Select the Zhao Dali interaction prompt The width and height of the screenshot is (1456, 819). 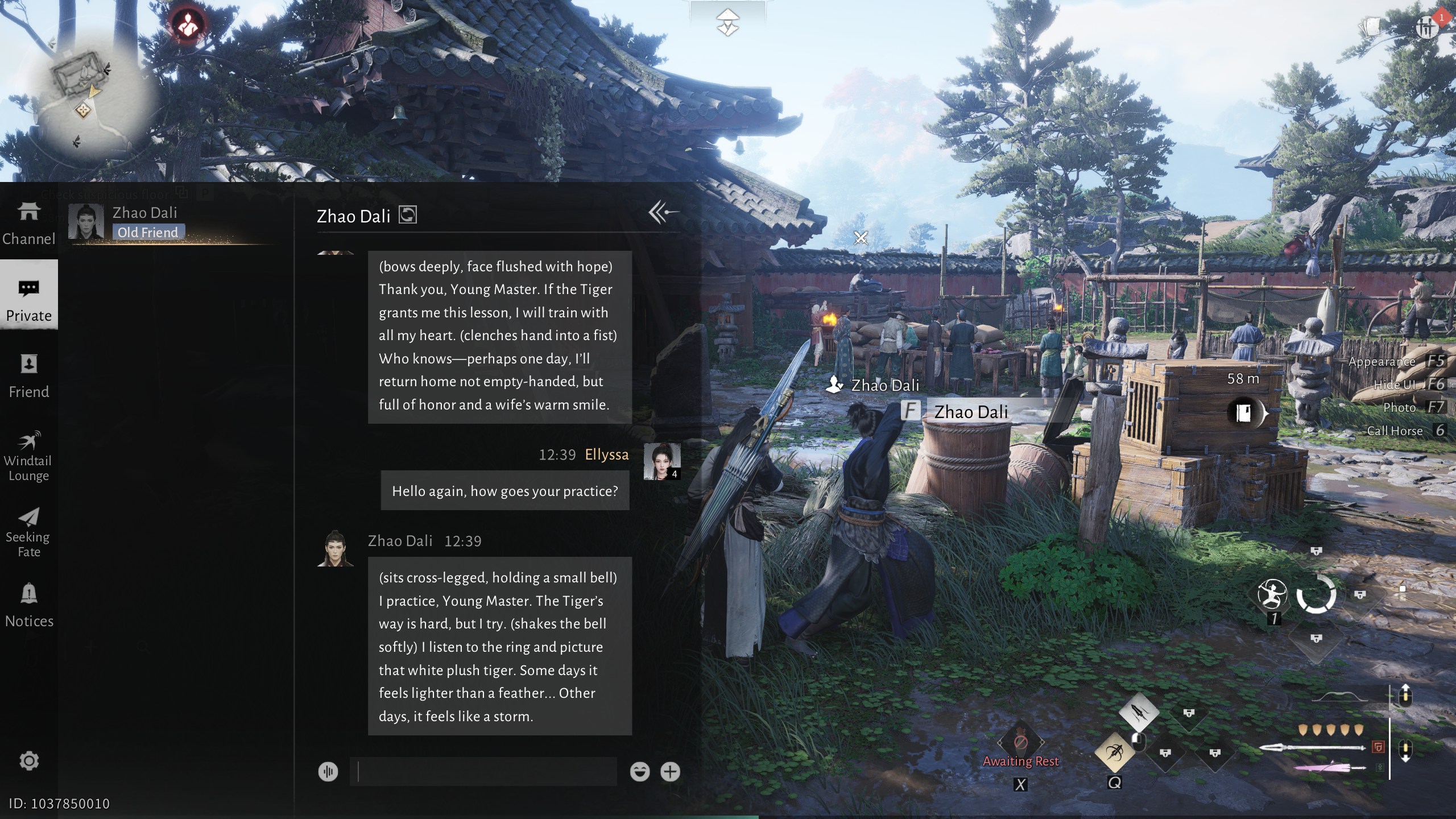tap(970, 411)
